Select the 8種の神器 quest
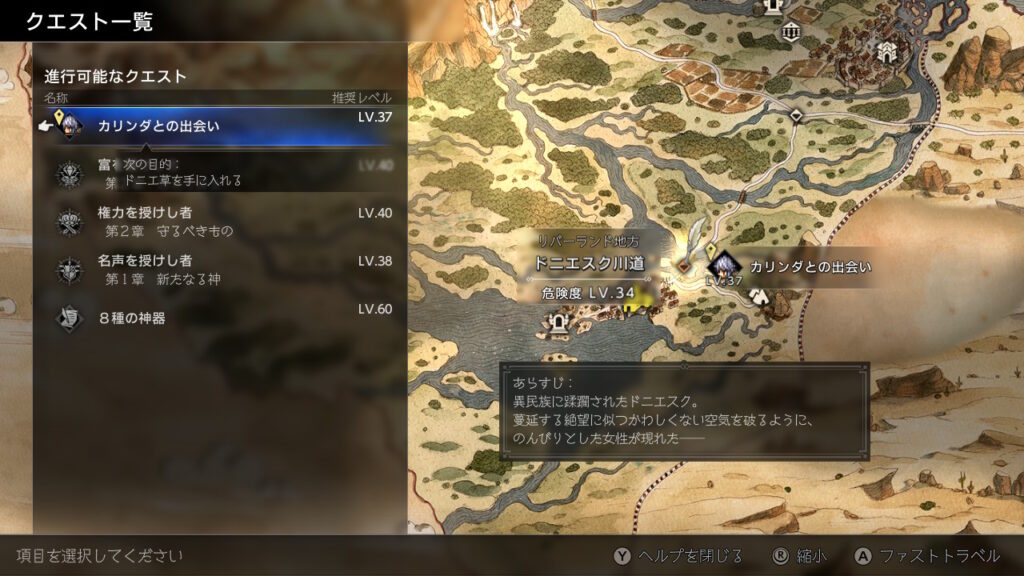 click(220, 318)
